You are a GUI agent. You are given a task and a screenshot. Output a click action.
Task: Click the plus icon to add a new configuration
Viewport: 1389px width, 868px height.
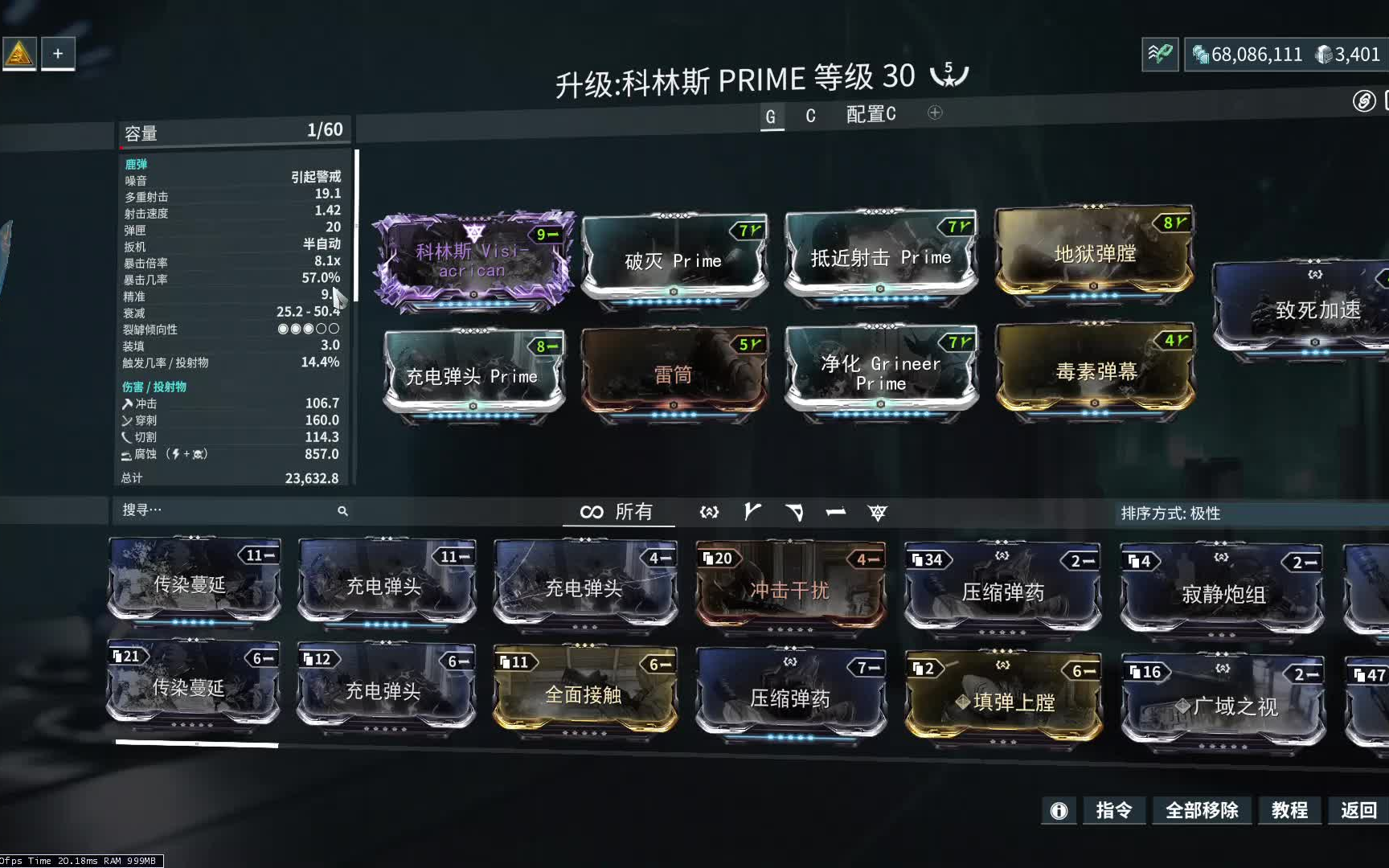(934, 113)
